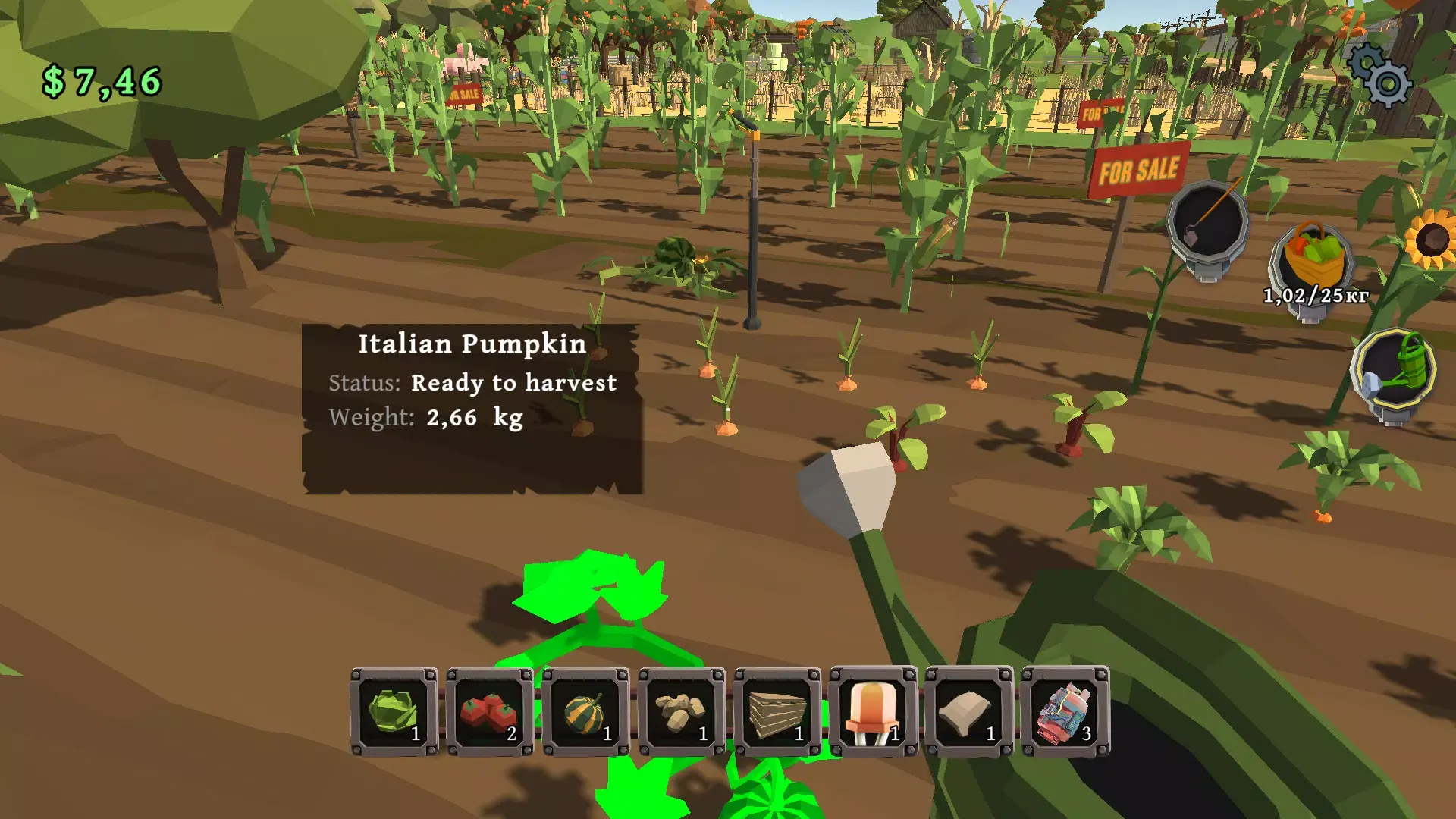Toggle off the highlighted seedling hotbar slot
The width and height of the screenshot is (1456, 819).
872,713
